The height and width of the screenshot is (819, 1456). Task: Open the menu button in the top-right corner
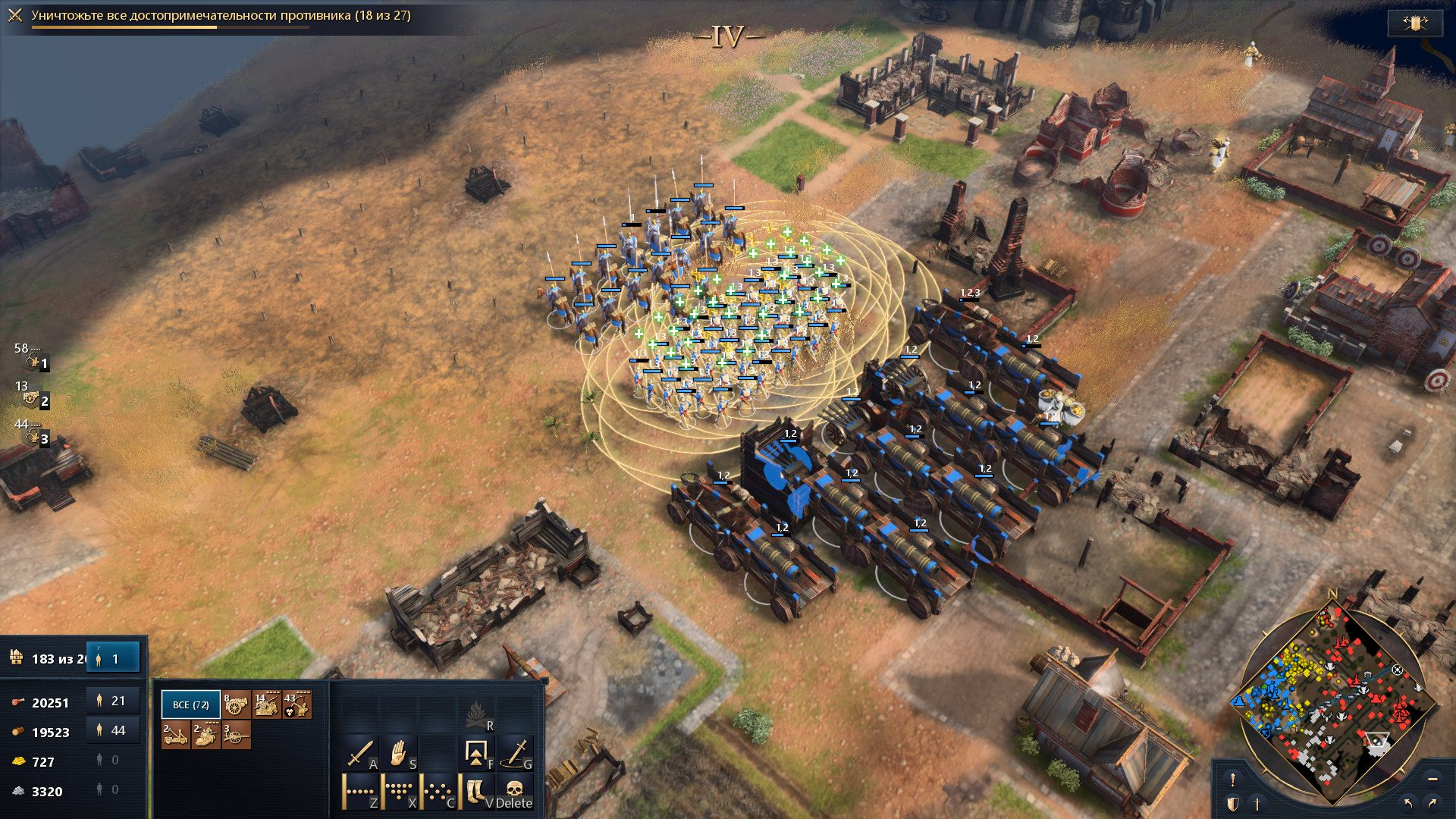(x=1414, y=23)
